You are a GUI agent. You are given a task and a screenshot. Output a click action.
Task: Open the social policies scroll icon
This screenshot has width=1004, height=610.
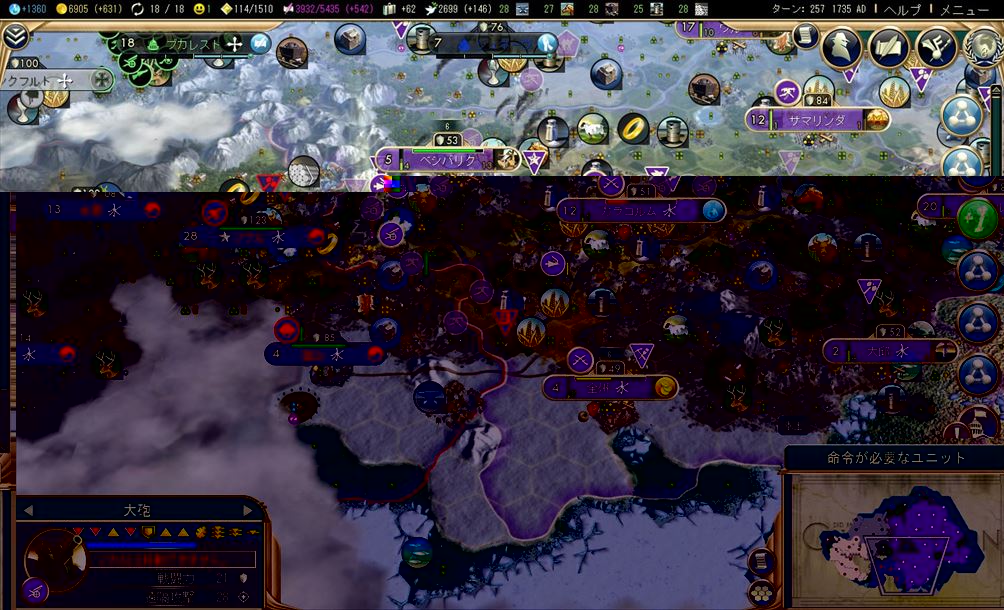click(888, 48)
